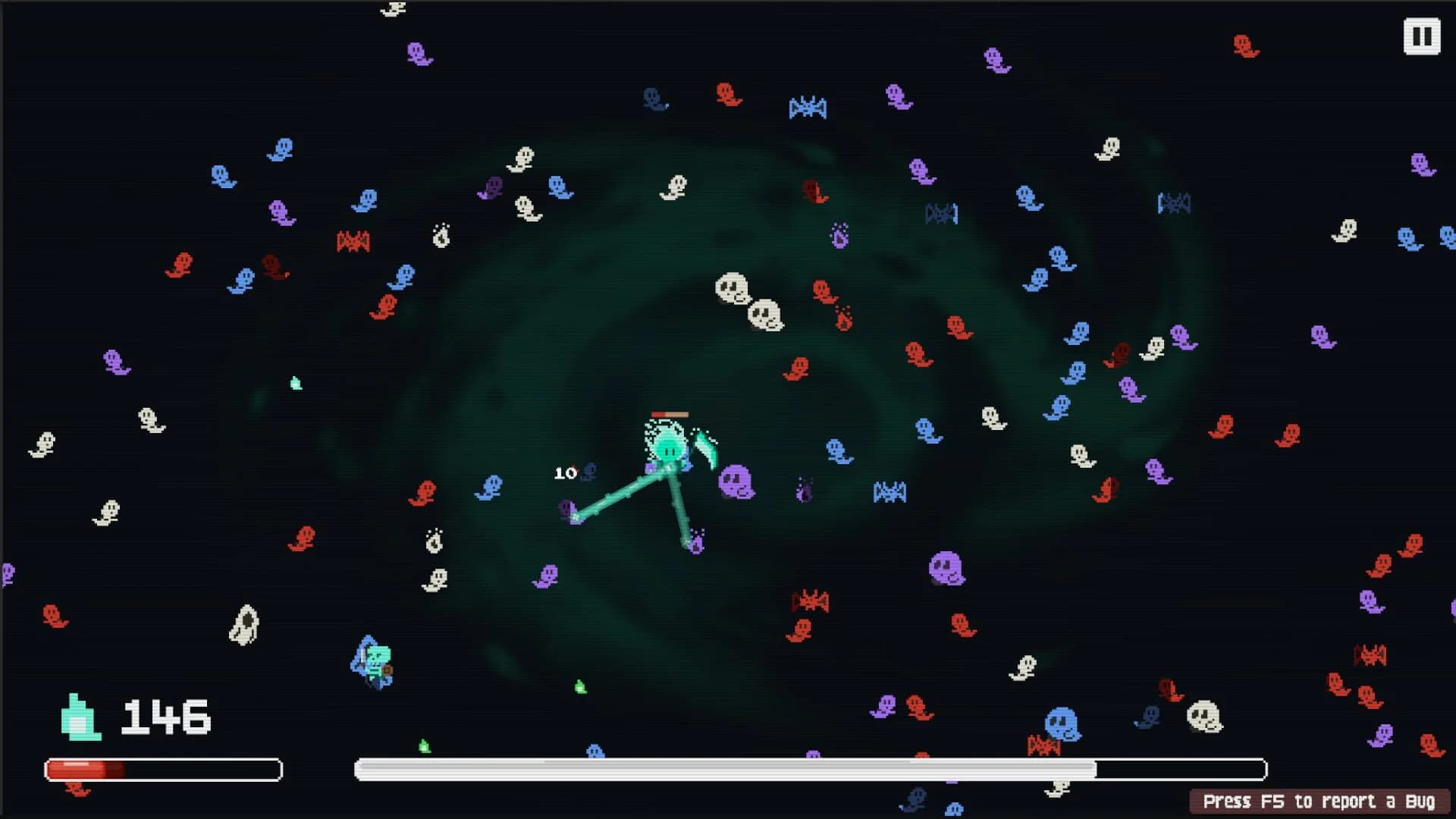Screen dimensions: 1456x819
Task: Select the red spider enemy below center
Action: [x=810, y=599]
